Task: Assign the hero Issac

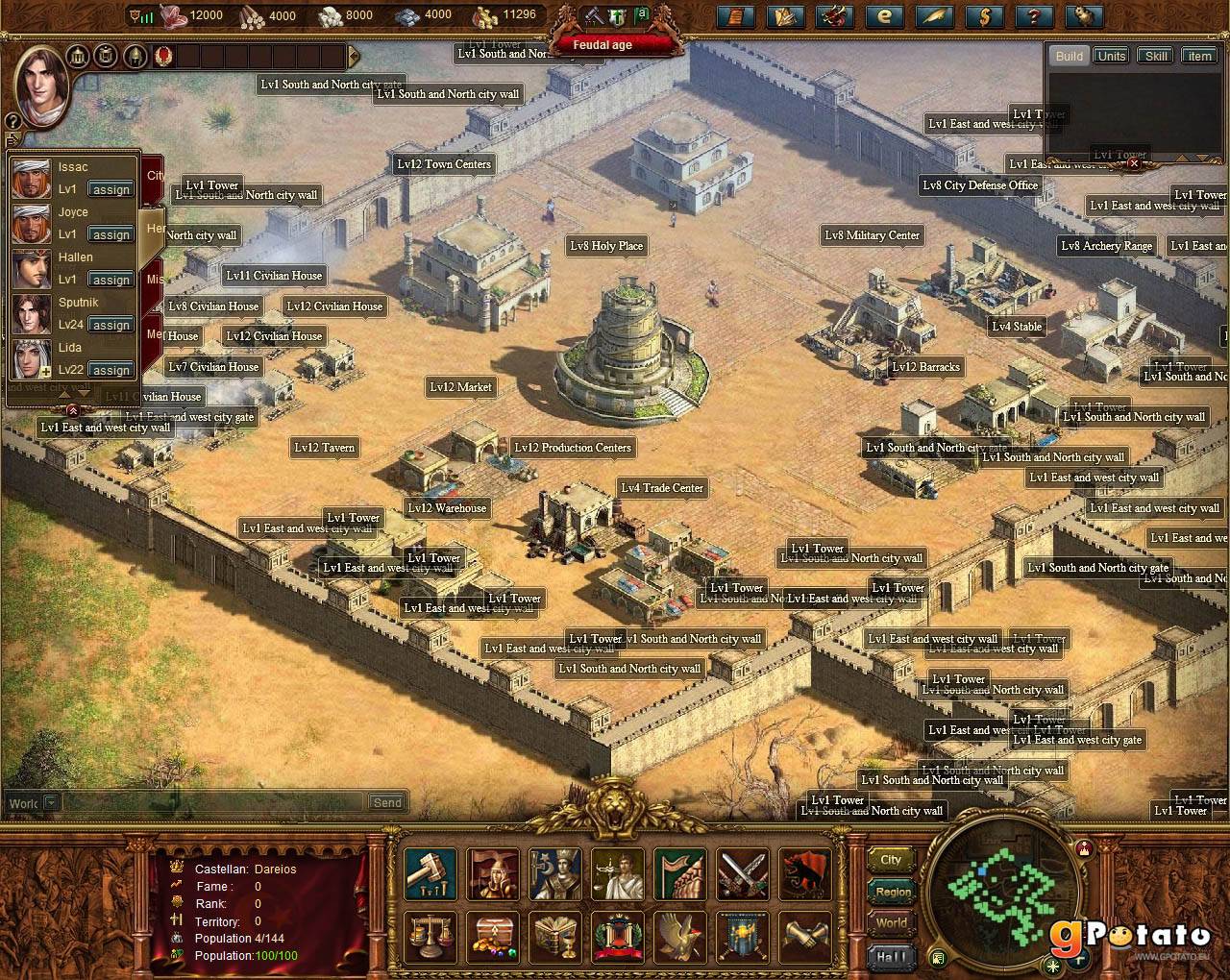Action: coord(111,189)
